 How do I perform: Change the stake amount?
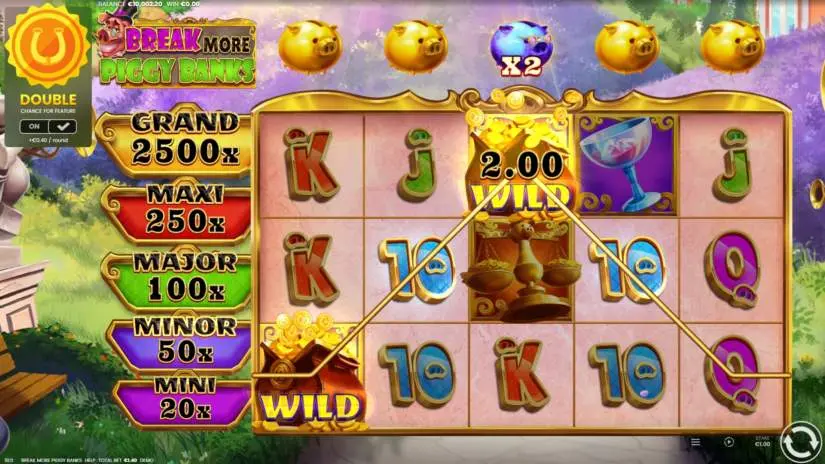pos(762,441)
